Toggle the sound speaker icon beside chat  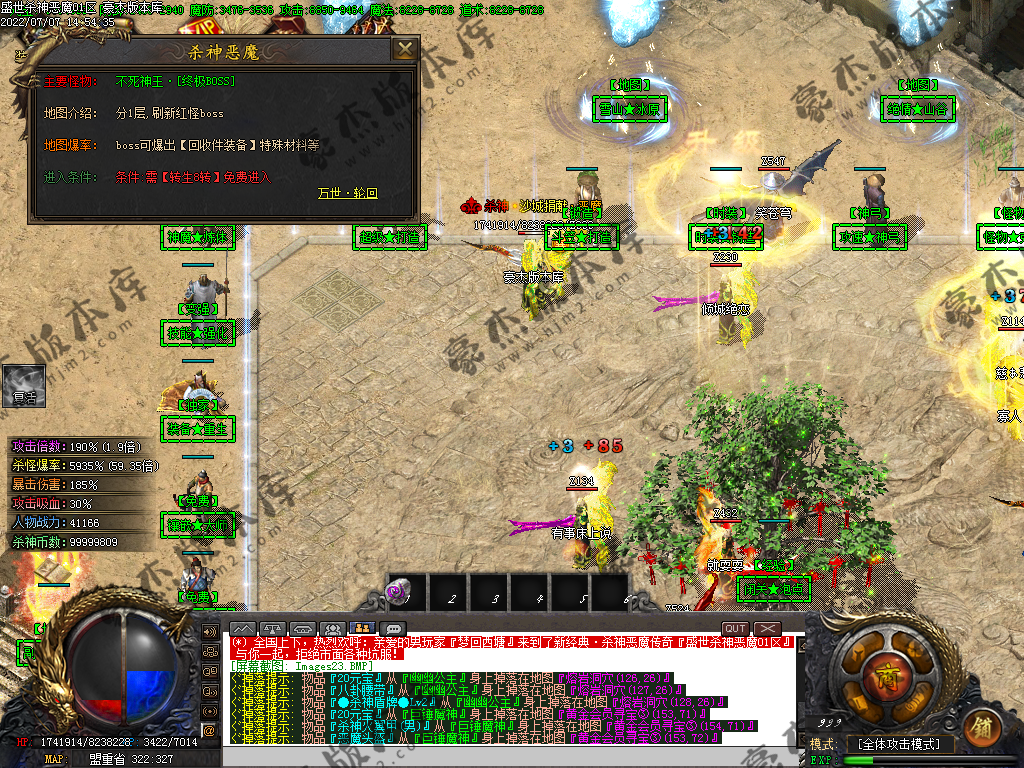point(210,632)
